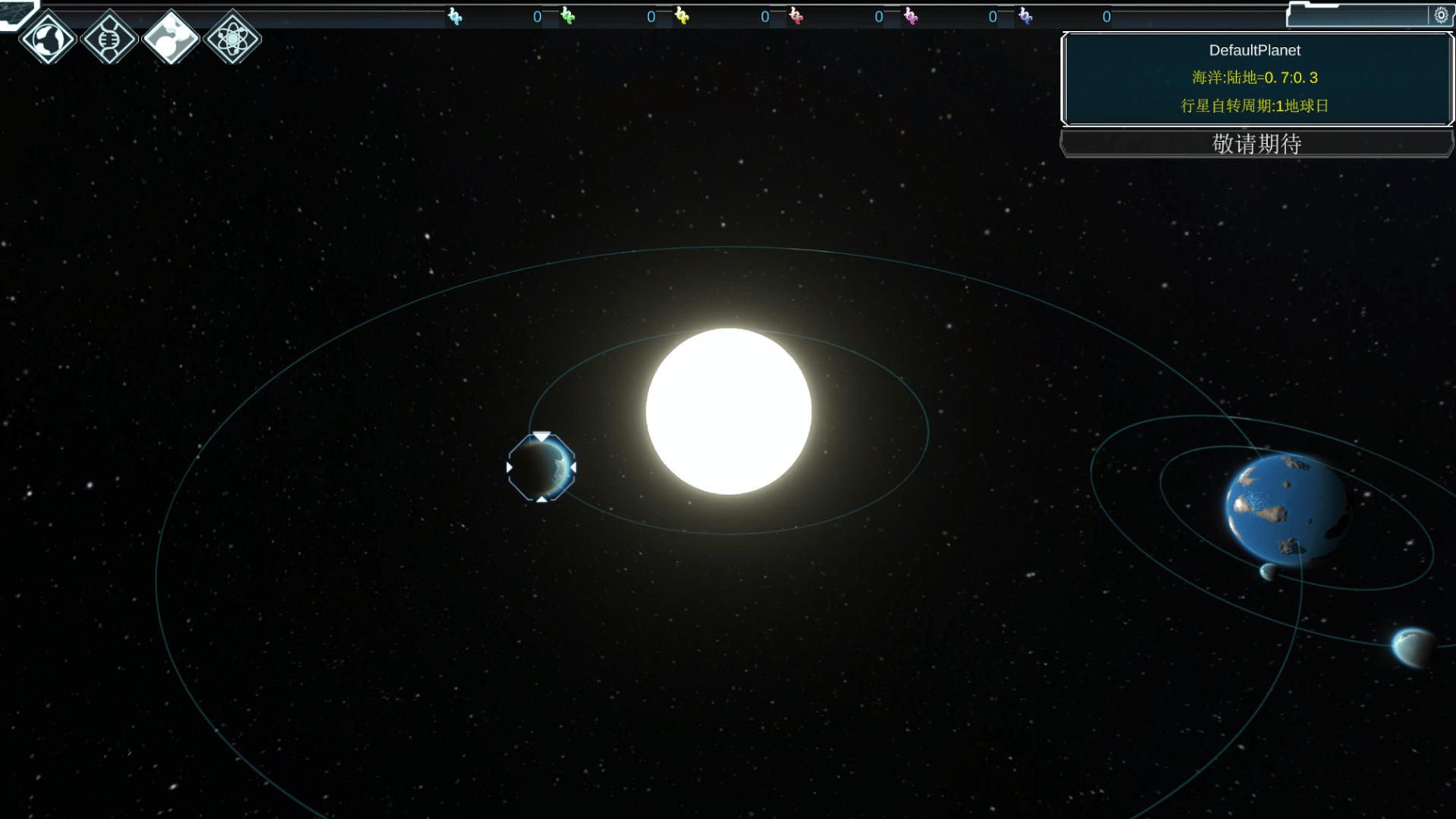Select the highlighted planet near the sun

[541, 467]
